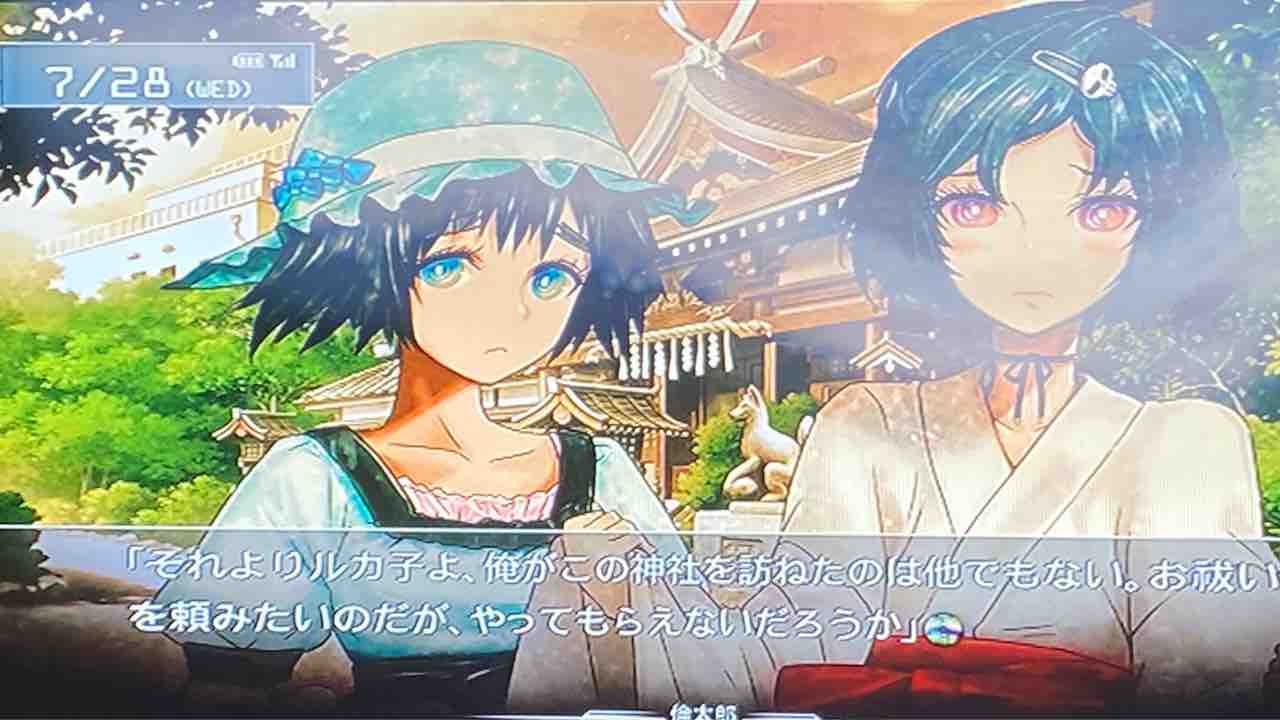Click the battery level icon
This screenshot has width=1280, height=720.
250,58
